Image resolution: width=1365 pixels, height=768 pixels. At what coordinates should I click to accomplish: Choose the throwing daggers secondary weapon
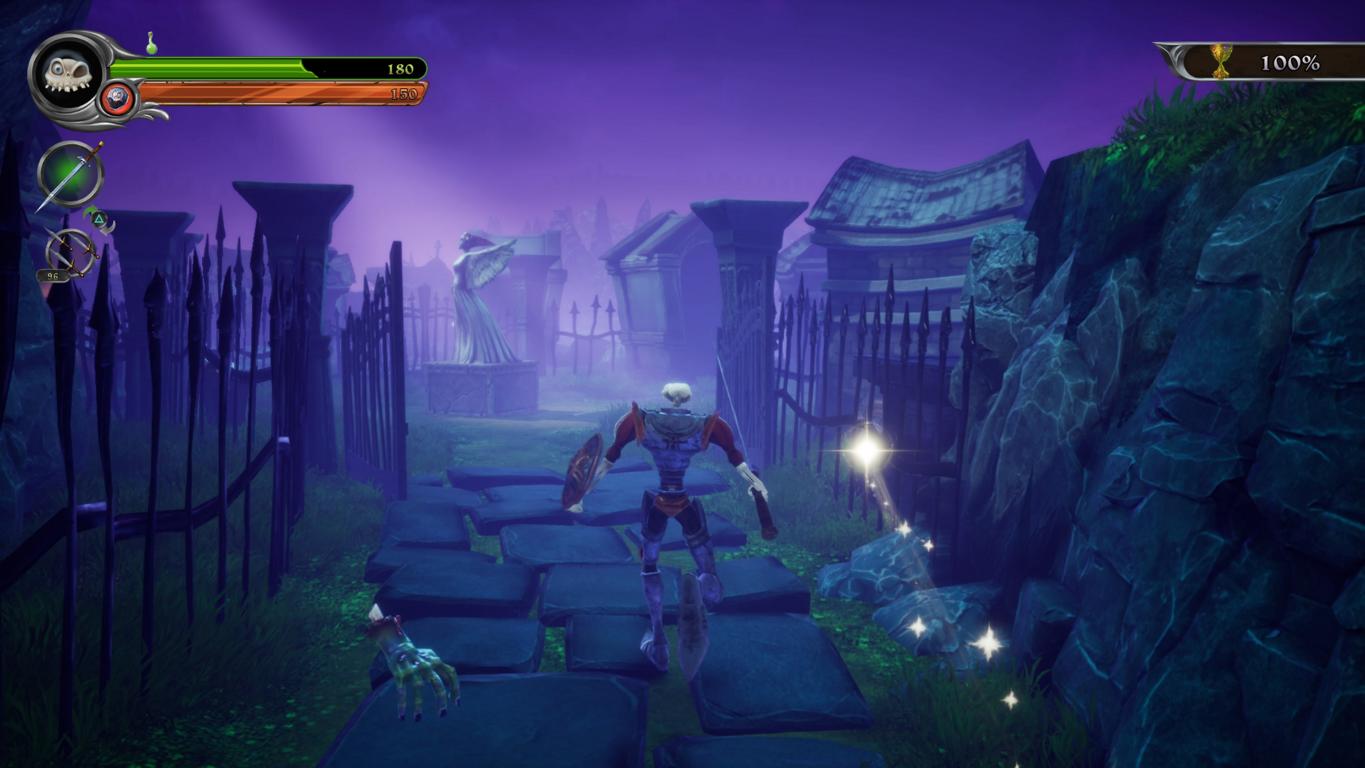(x=71, y=253)
